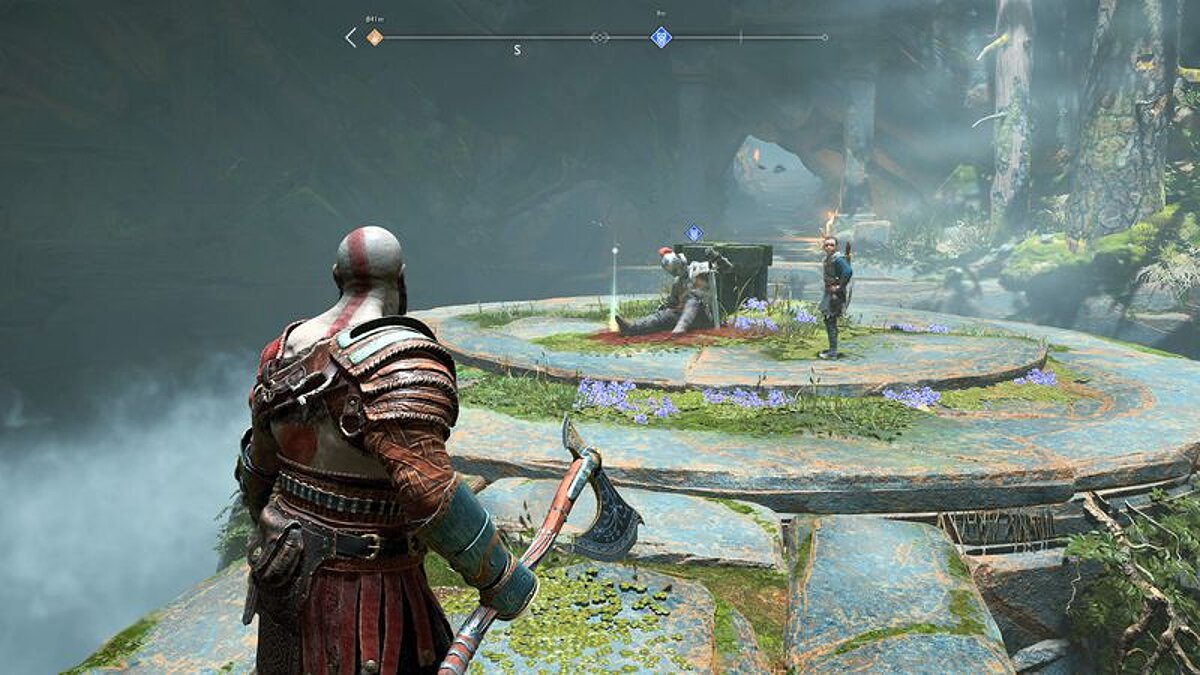Click the hollow diamond marker on the compass
The image size is (1200, 675).
599,38
